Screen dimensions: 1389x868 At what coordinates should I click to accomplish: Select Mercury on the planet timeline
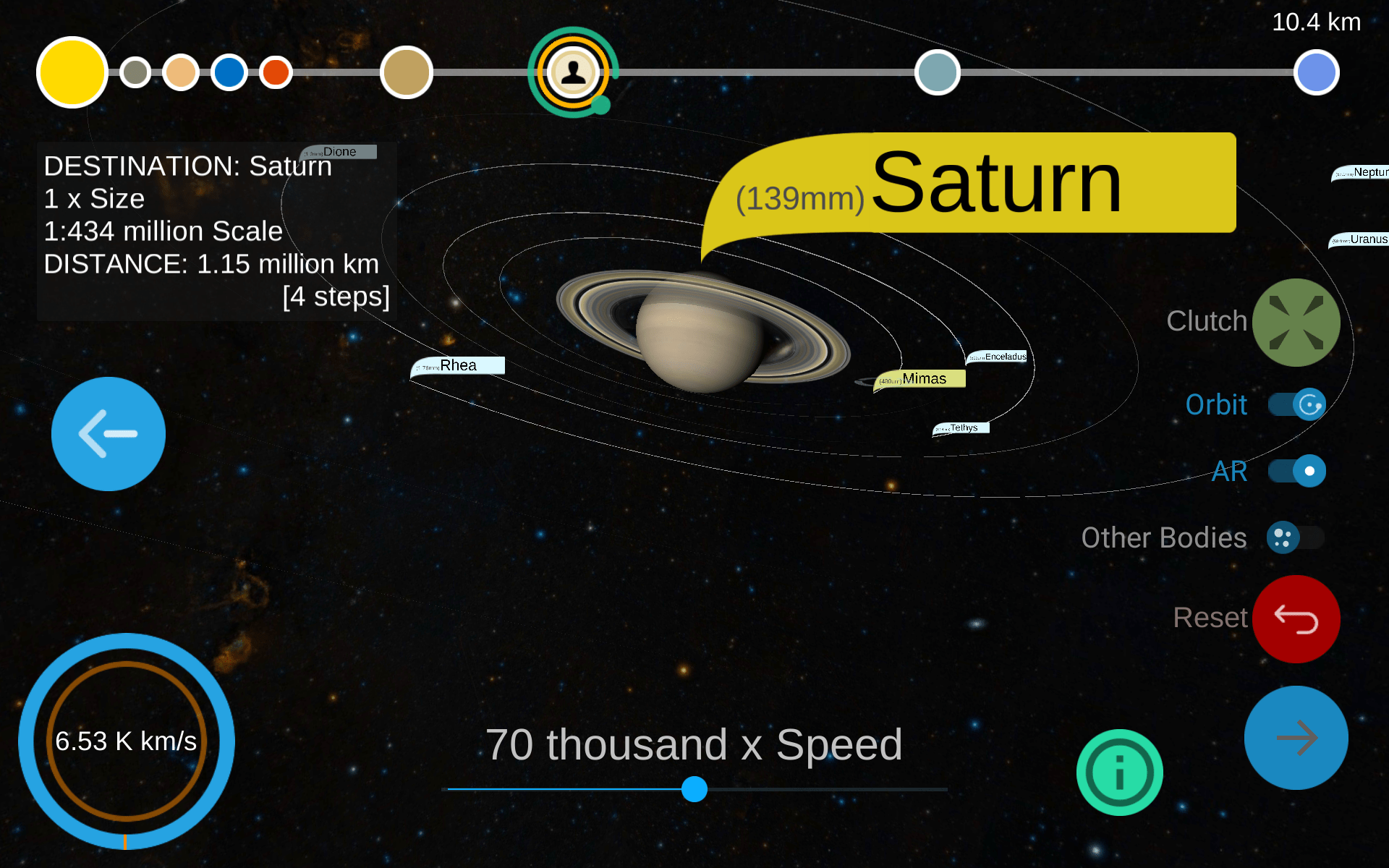click(135, 72)
